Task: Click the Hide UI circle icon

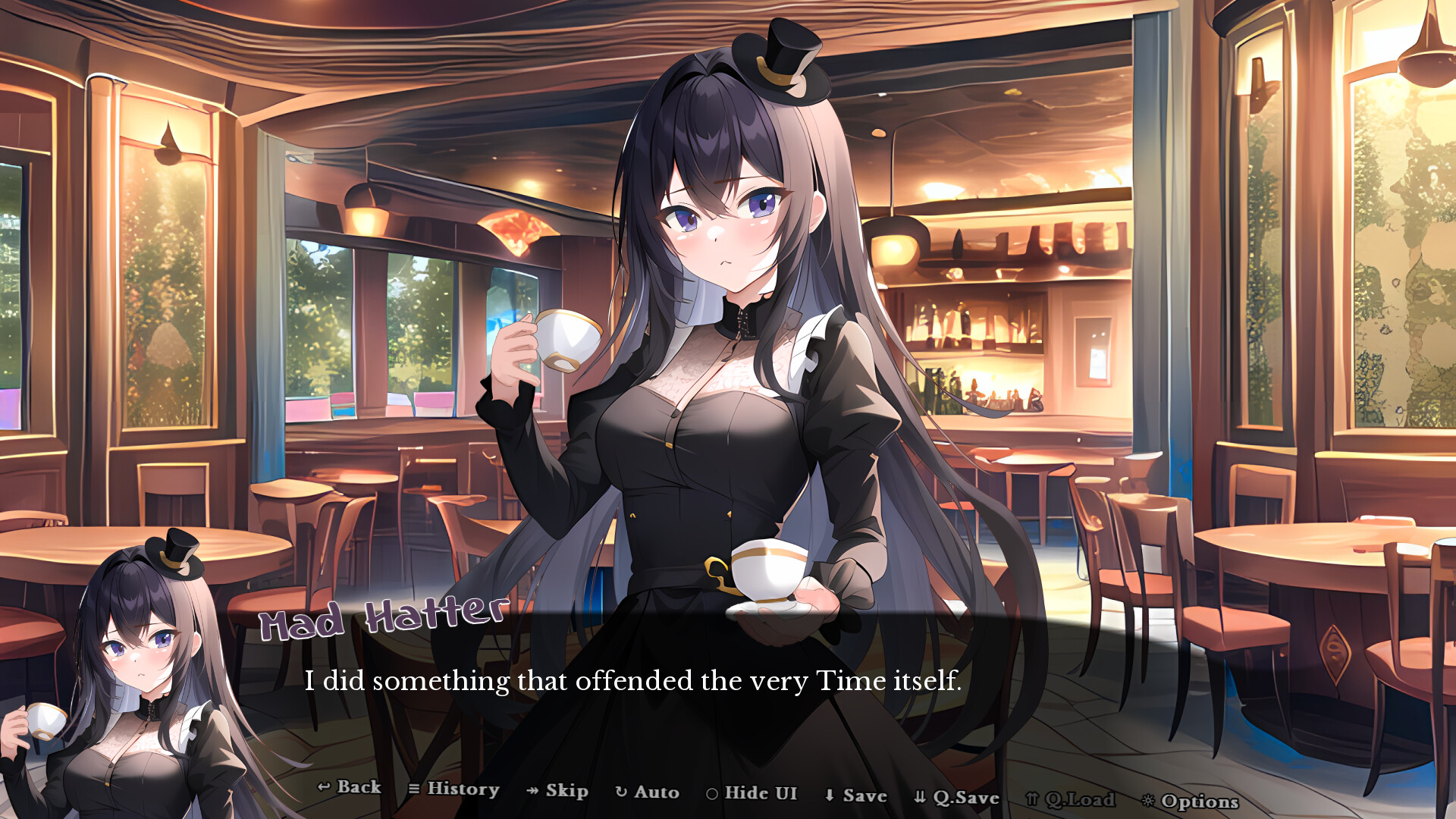Action: 711,792
